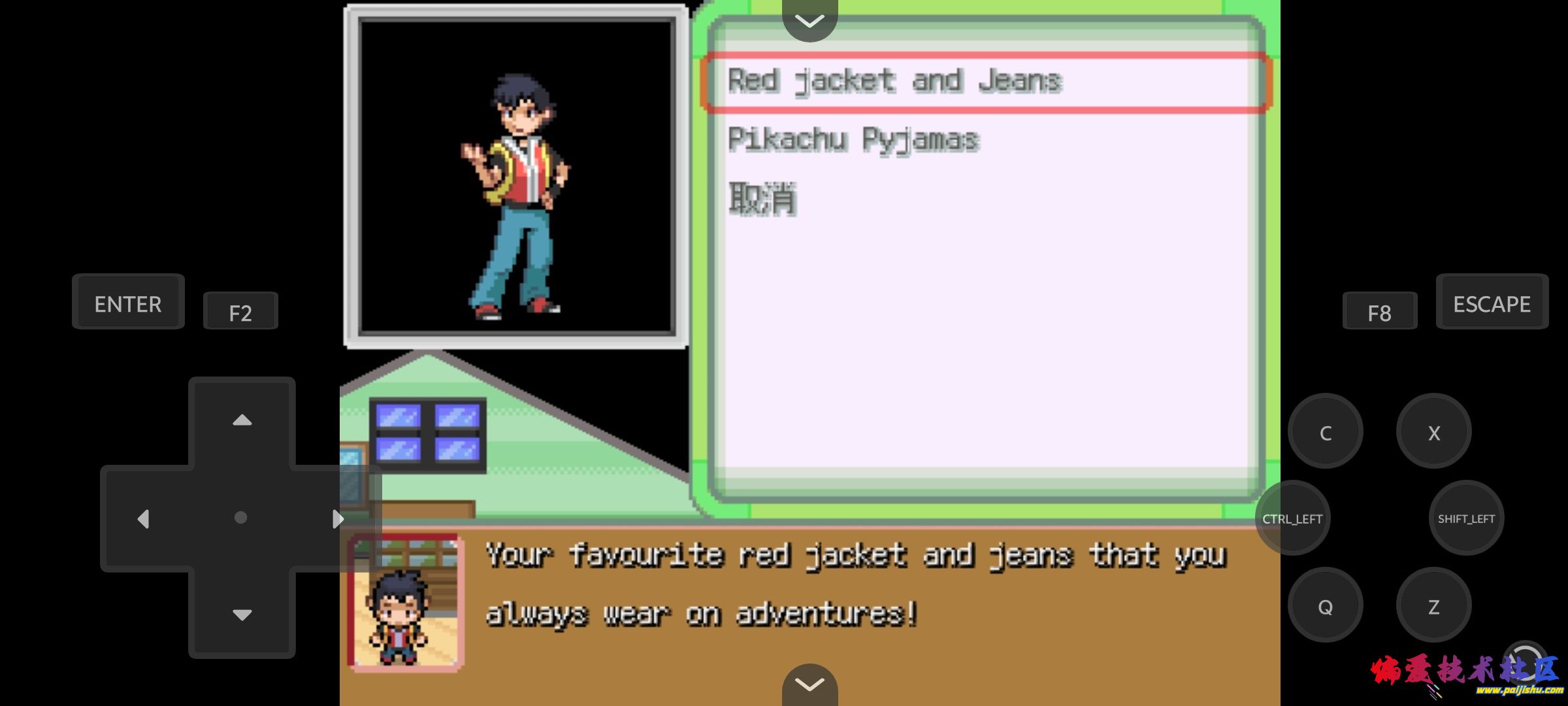
Task: Tap the D-pad left arrow
Action: click(x=144, y=518)
